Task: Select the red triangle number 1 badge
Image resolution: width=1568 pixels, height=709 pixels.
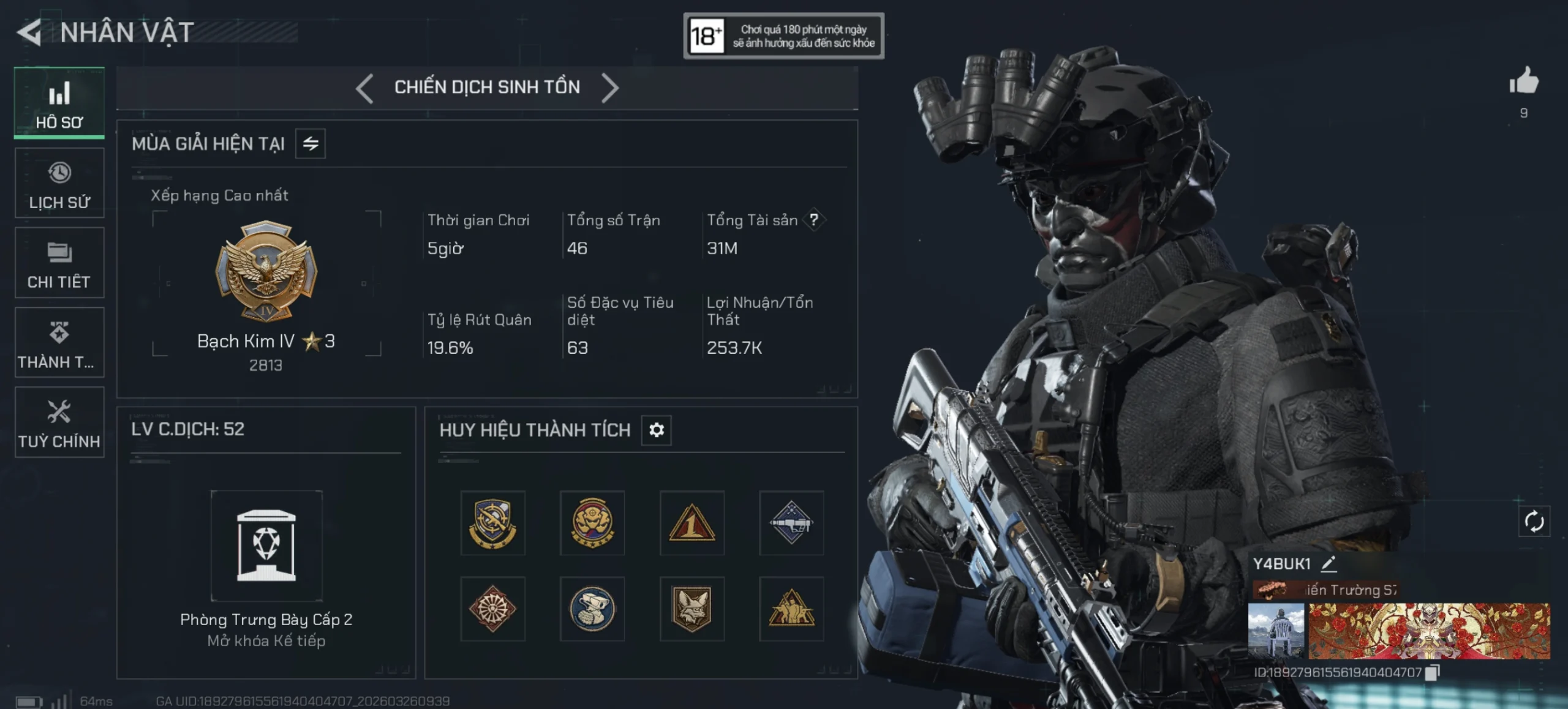Action: coord(692,523)
